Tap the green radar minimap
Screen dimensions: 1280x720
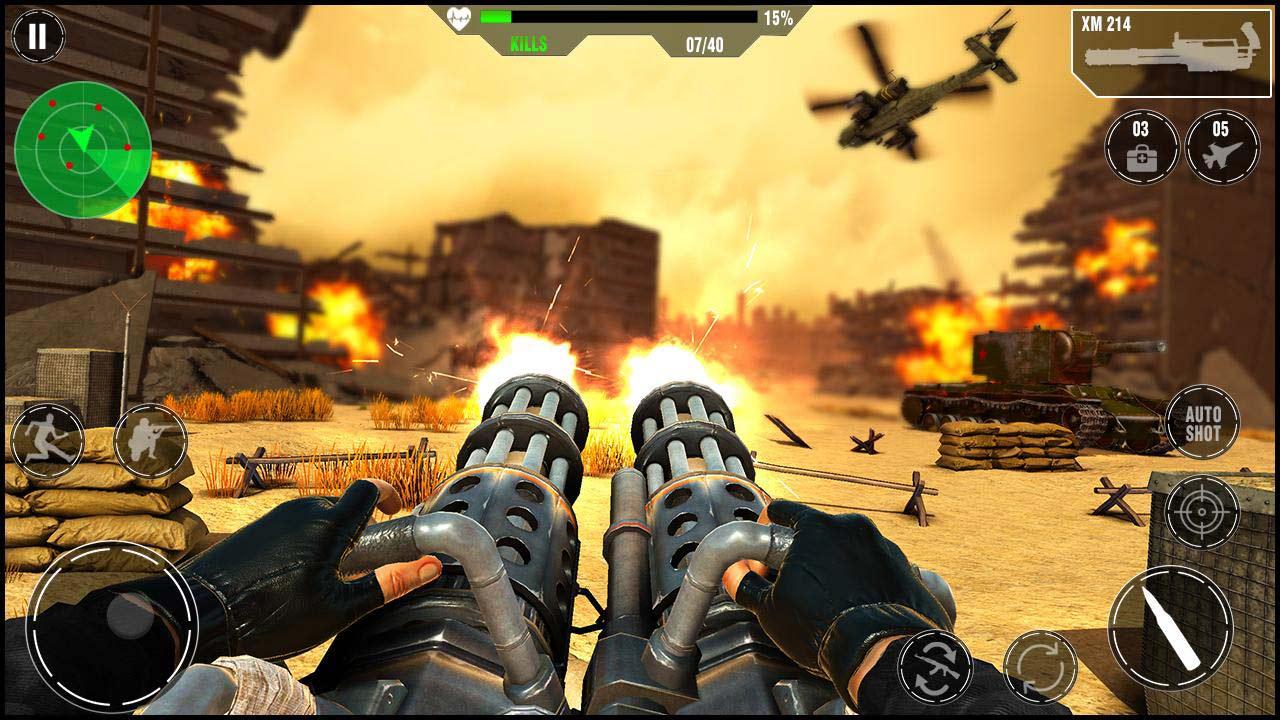click(83, 150)
